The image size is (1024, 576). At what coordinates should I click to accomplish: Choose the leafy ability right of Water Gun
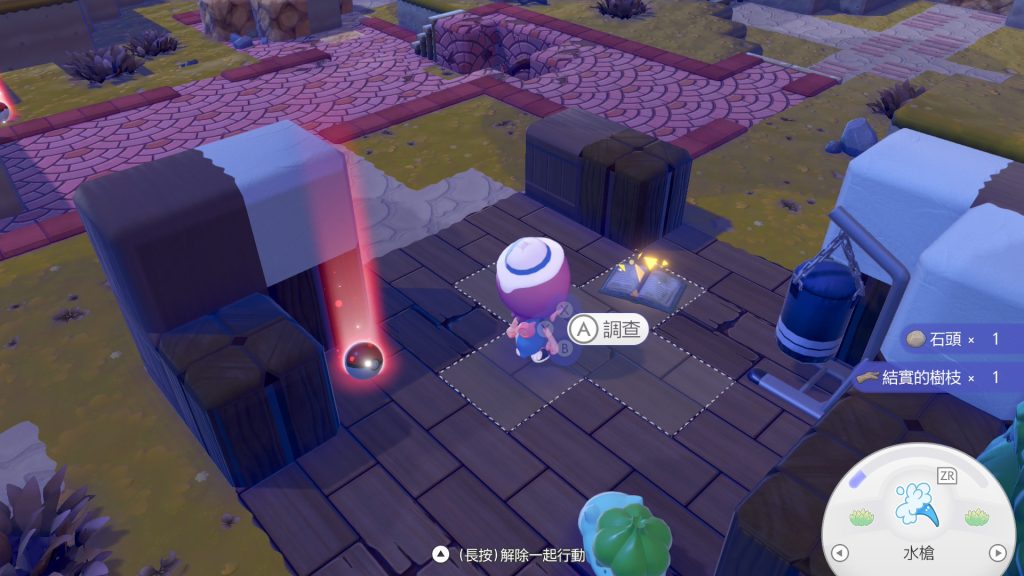tap(976, 517)
